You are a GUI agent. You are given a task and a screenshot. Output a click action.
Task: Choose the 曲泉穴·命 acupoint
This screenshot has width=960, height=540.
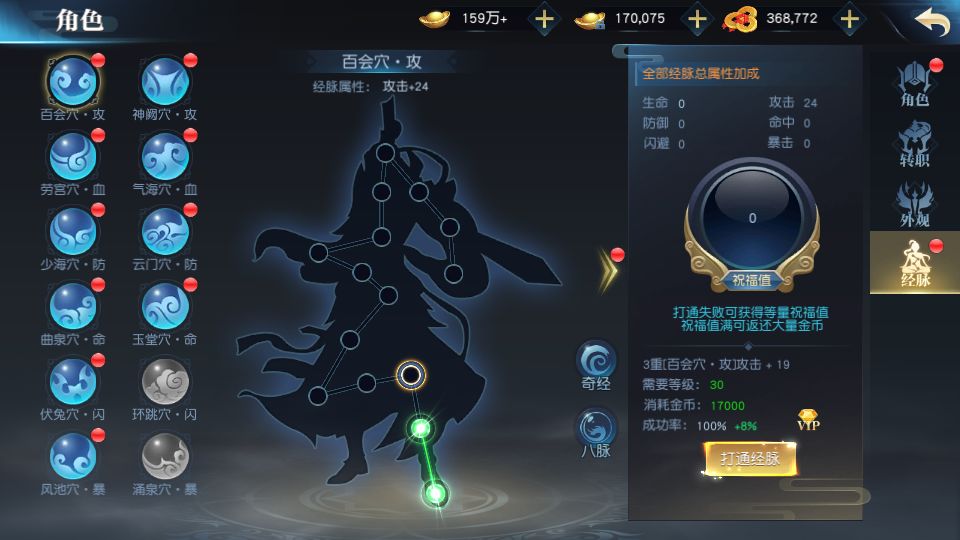point(73,306)
